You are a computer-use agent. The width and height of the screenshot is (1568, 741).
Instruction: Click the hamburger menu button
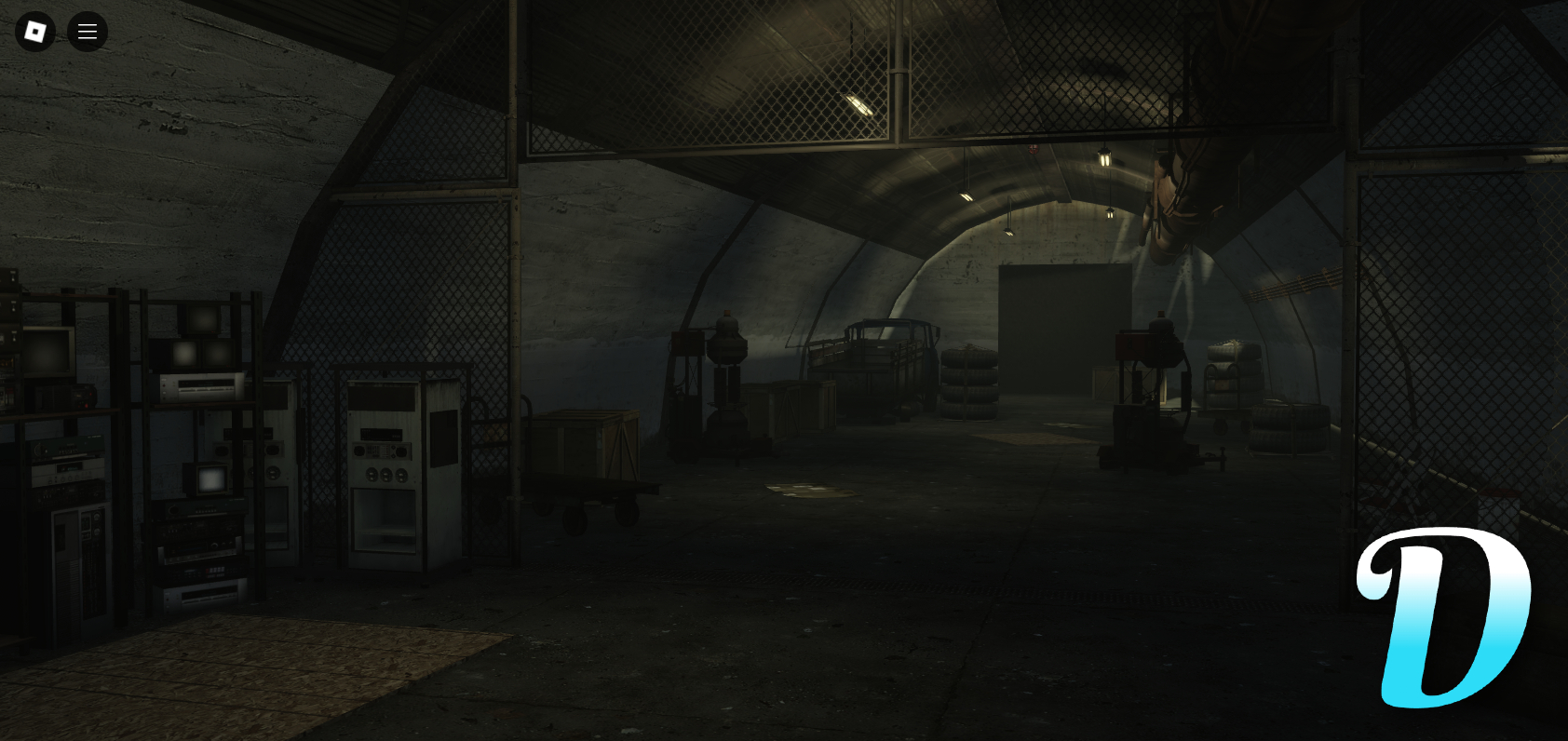coord(87,31)
